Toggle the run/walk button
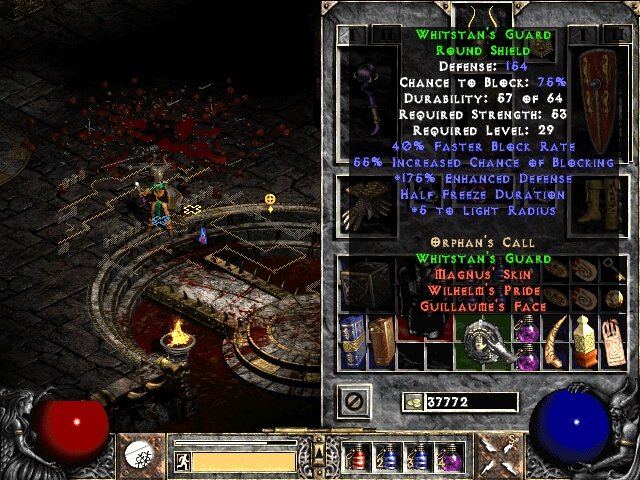The height and width of the screenshot is (480, 640). pyautogui.click(x=182, y=461)
